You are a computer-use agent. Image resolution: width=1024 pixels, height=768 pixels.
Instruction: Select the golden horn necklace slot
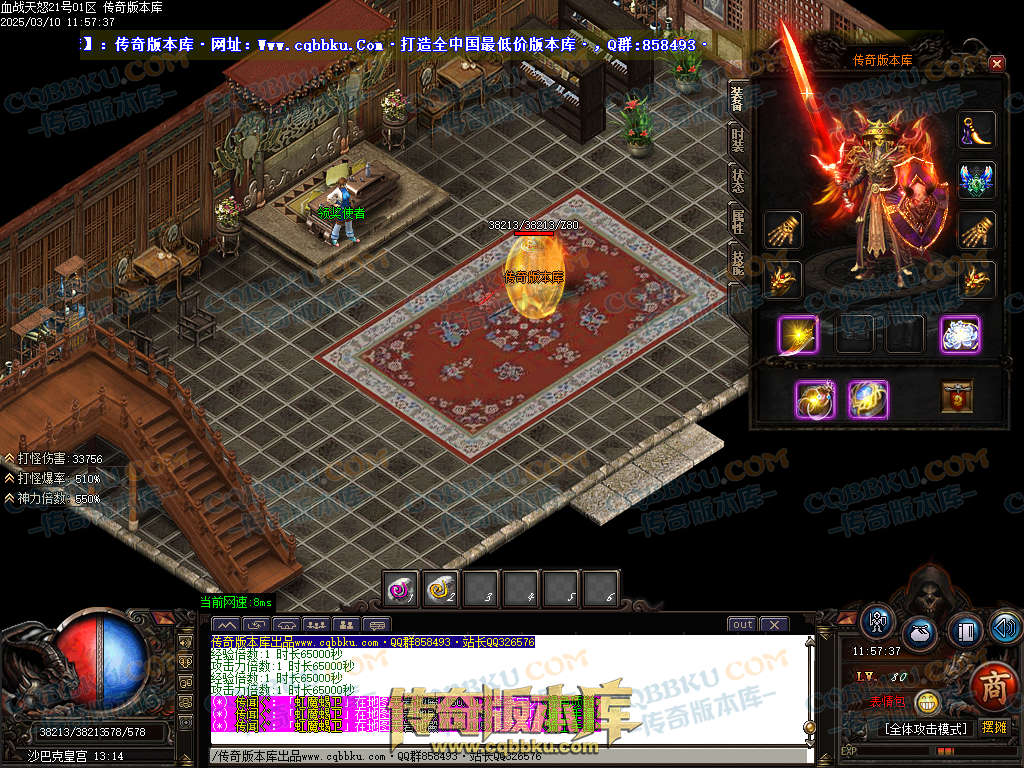coord(977,131)
